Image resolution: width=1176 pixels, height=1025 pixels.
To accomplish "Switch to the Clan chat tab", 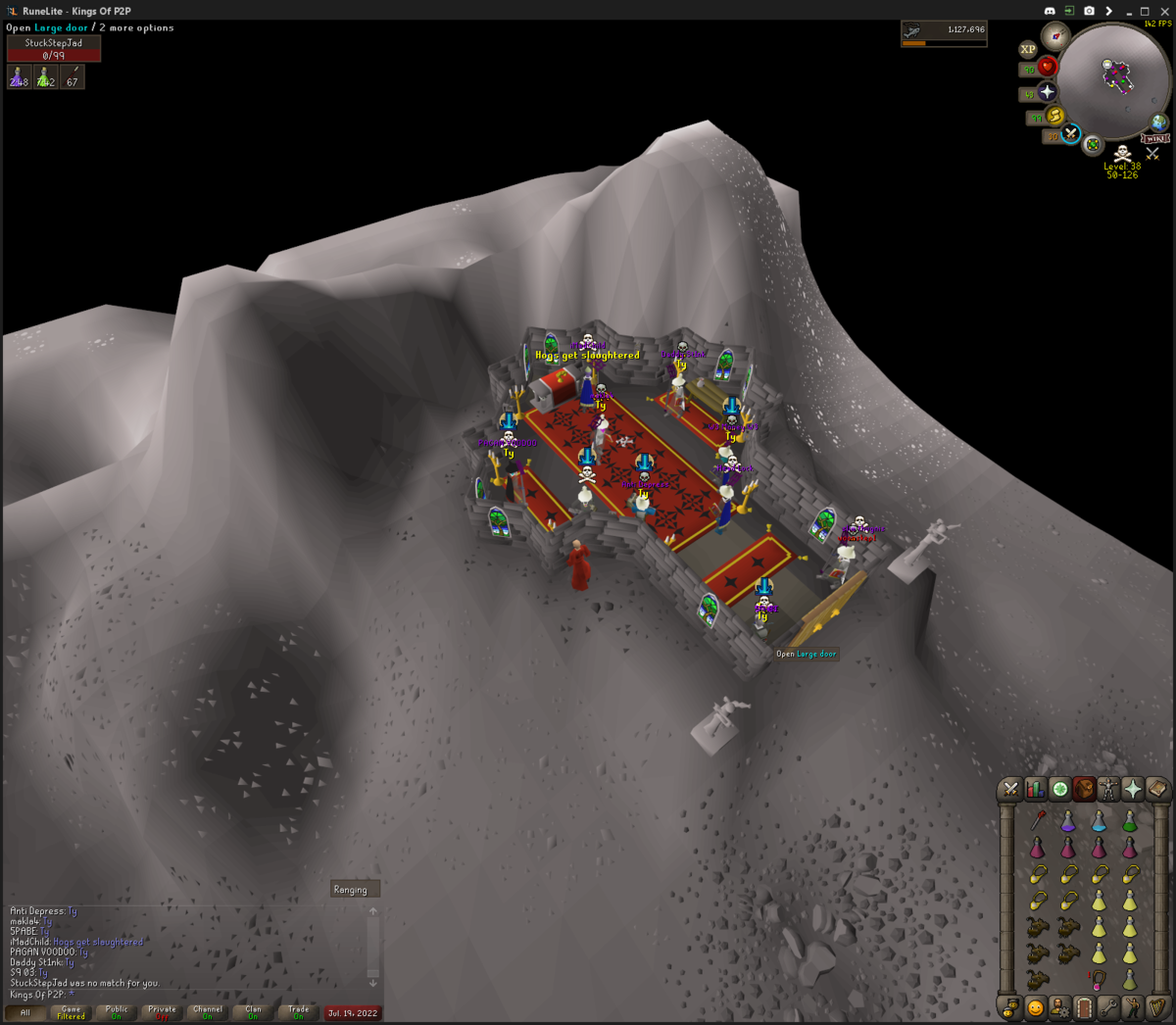I will 253,1012.
